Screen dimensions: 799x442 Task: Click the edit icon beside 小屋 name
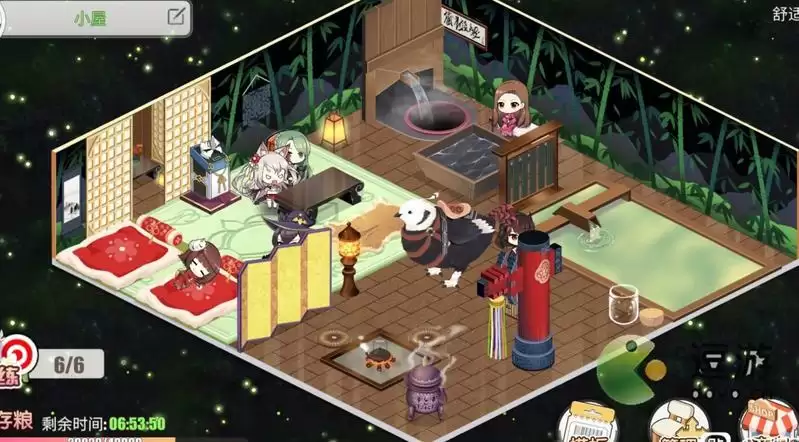click(x=176, y=16)
